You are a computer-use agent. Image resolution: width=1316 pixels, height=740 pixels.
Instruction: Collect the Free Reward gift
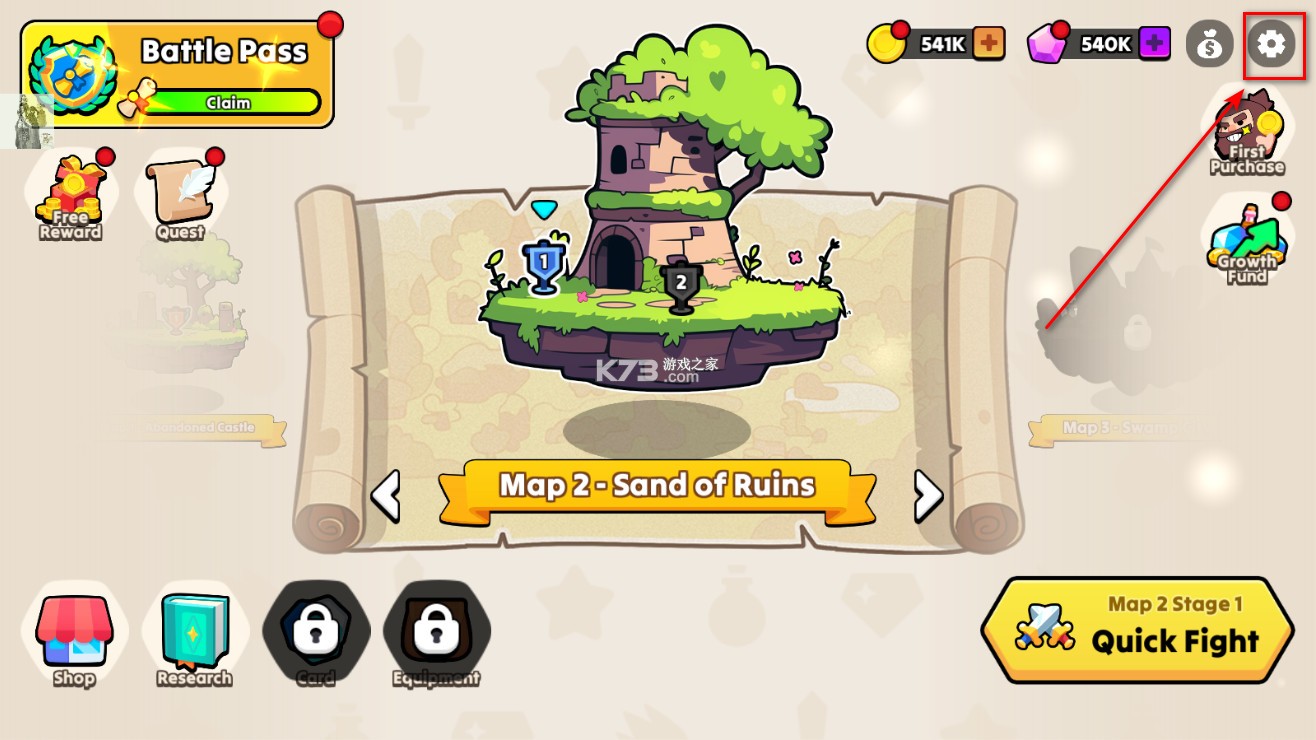click(70, 195)
